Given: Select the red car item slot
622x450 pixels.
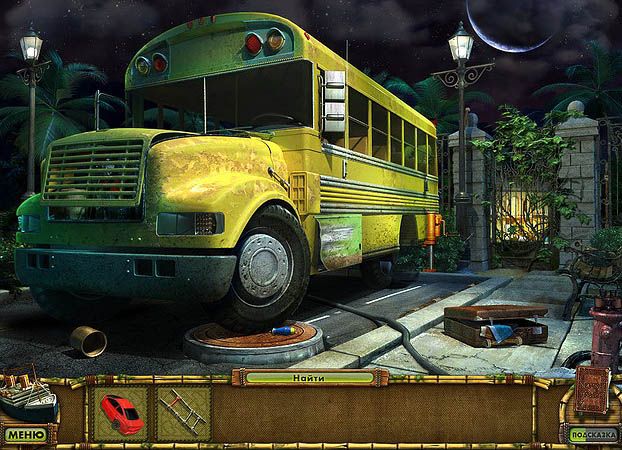Looking at the screenshot, I should (x=120, y=412).
